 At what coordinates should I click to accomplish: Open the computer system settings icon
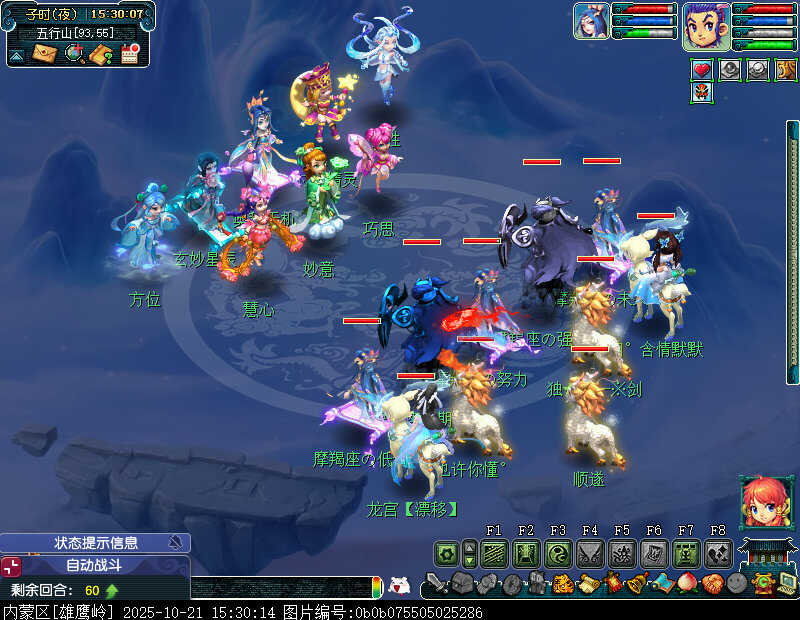787,582
